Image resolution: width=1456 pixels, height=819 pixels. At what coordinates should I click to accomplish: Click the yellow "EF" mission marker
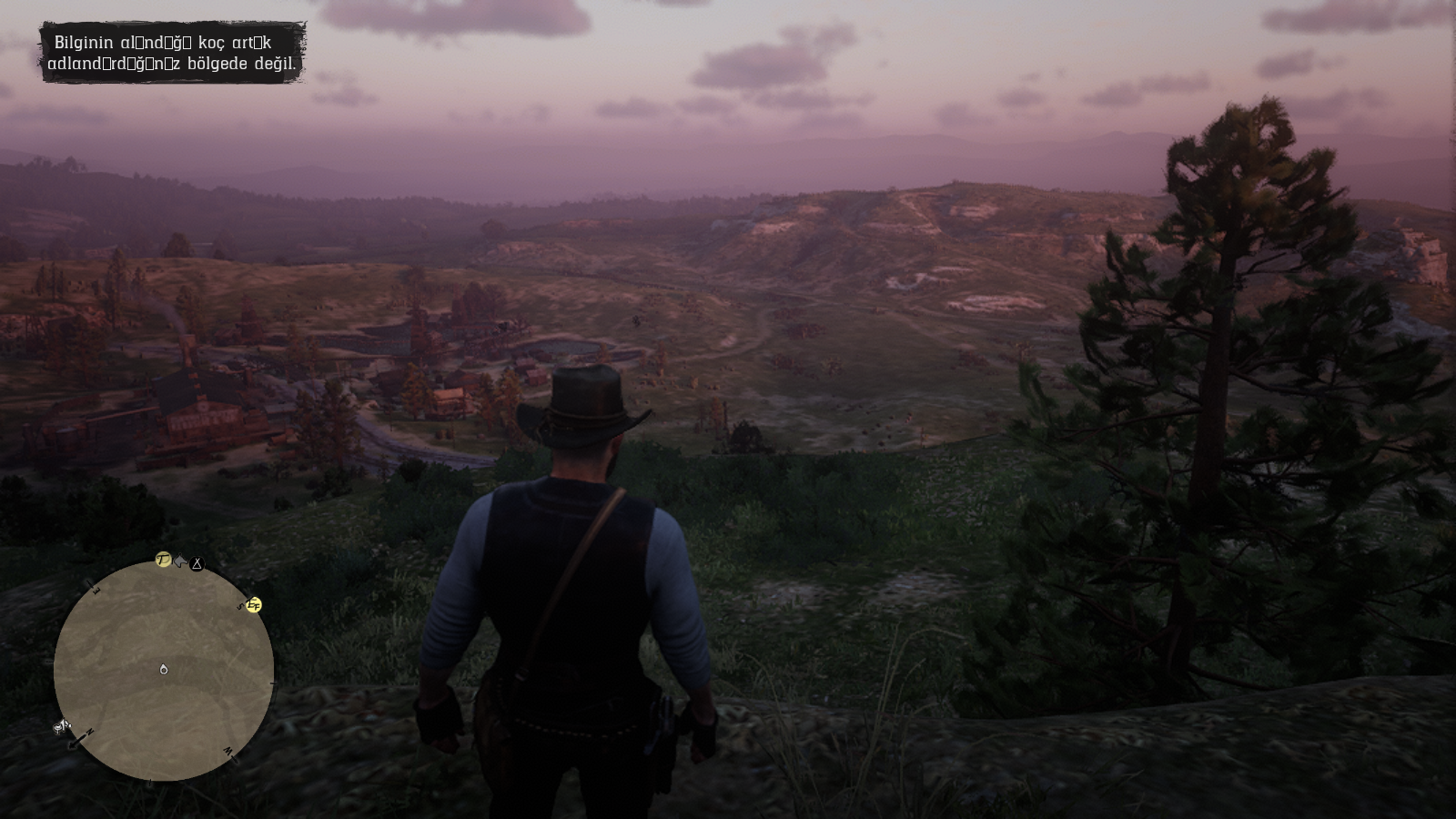(x=254, y=605)
